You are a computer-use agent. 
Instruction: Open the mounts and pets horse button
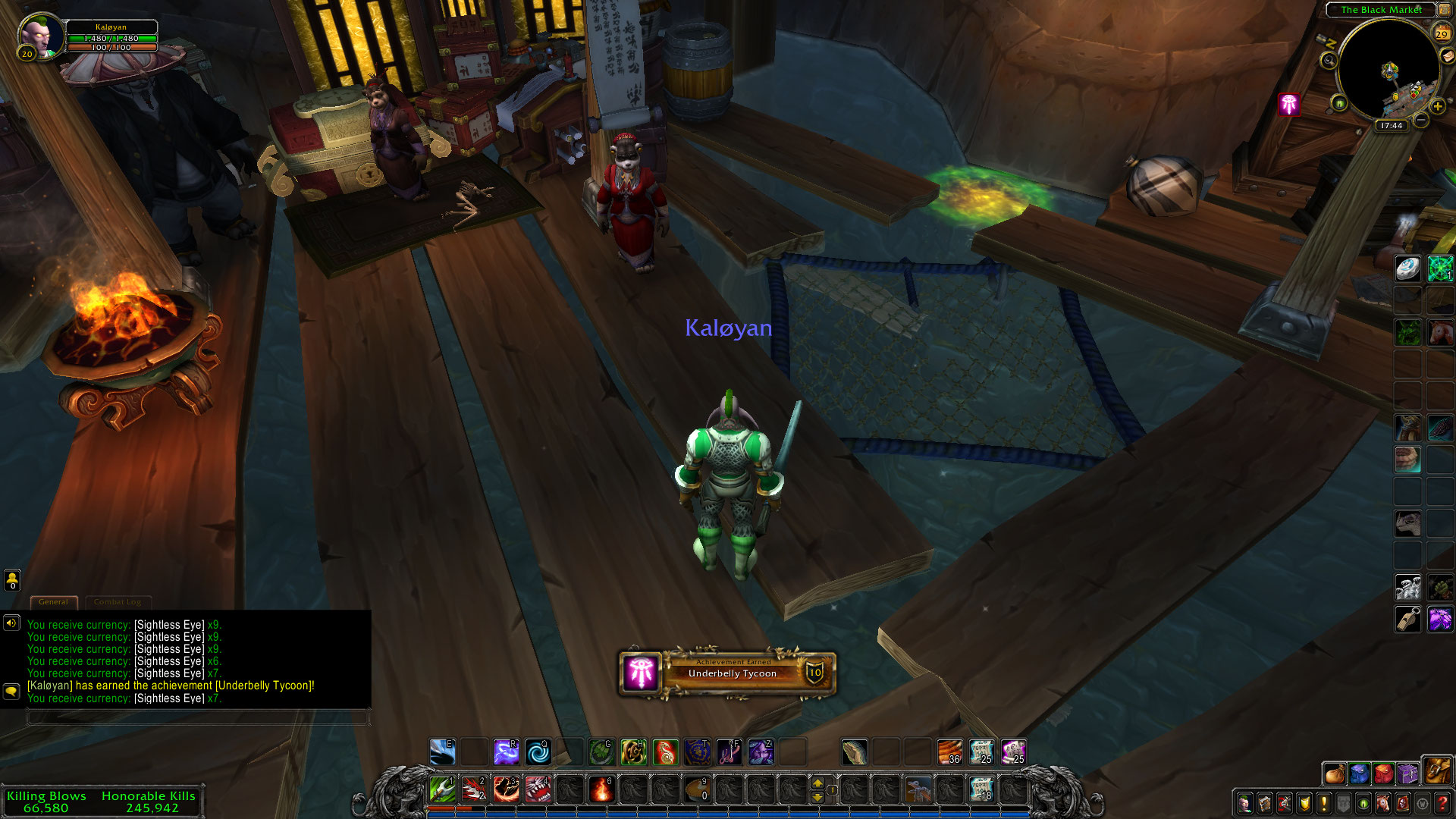coord(1383,803)
